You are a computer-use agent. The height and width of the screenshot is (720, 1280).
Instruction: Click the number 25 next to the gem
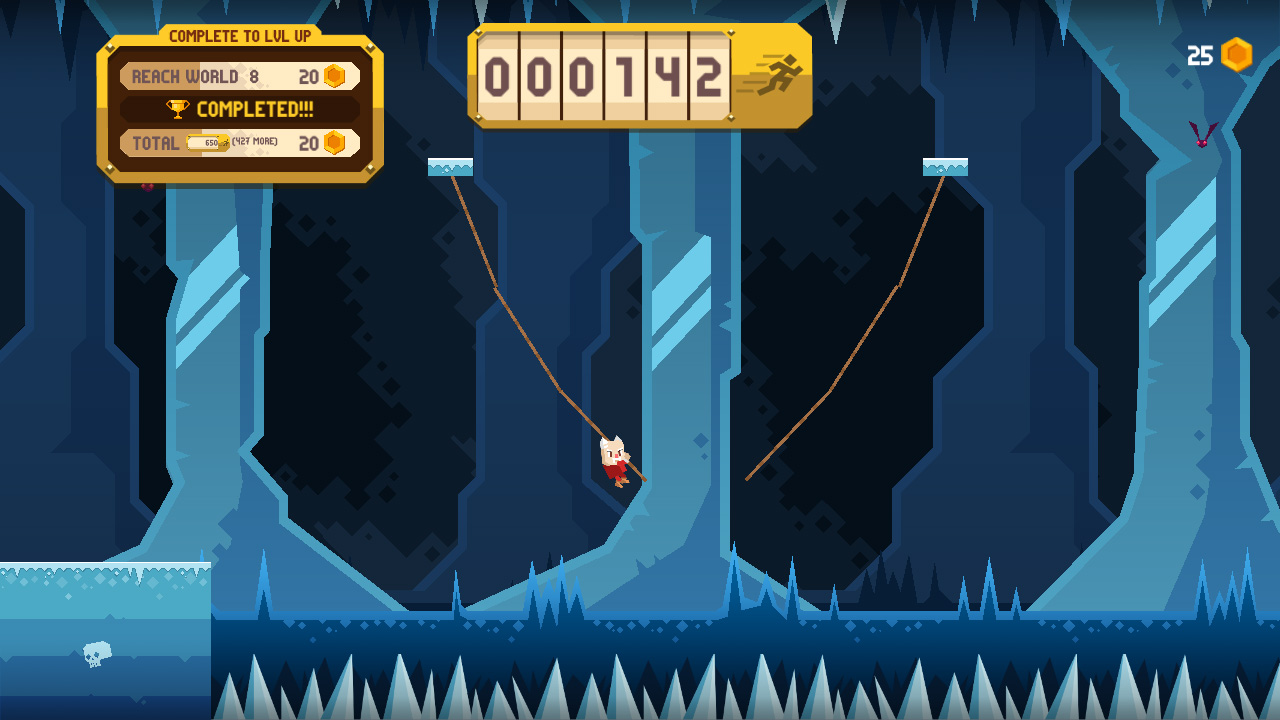click(x=1198, y=54)
